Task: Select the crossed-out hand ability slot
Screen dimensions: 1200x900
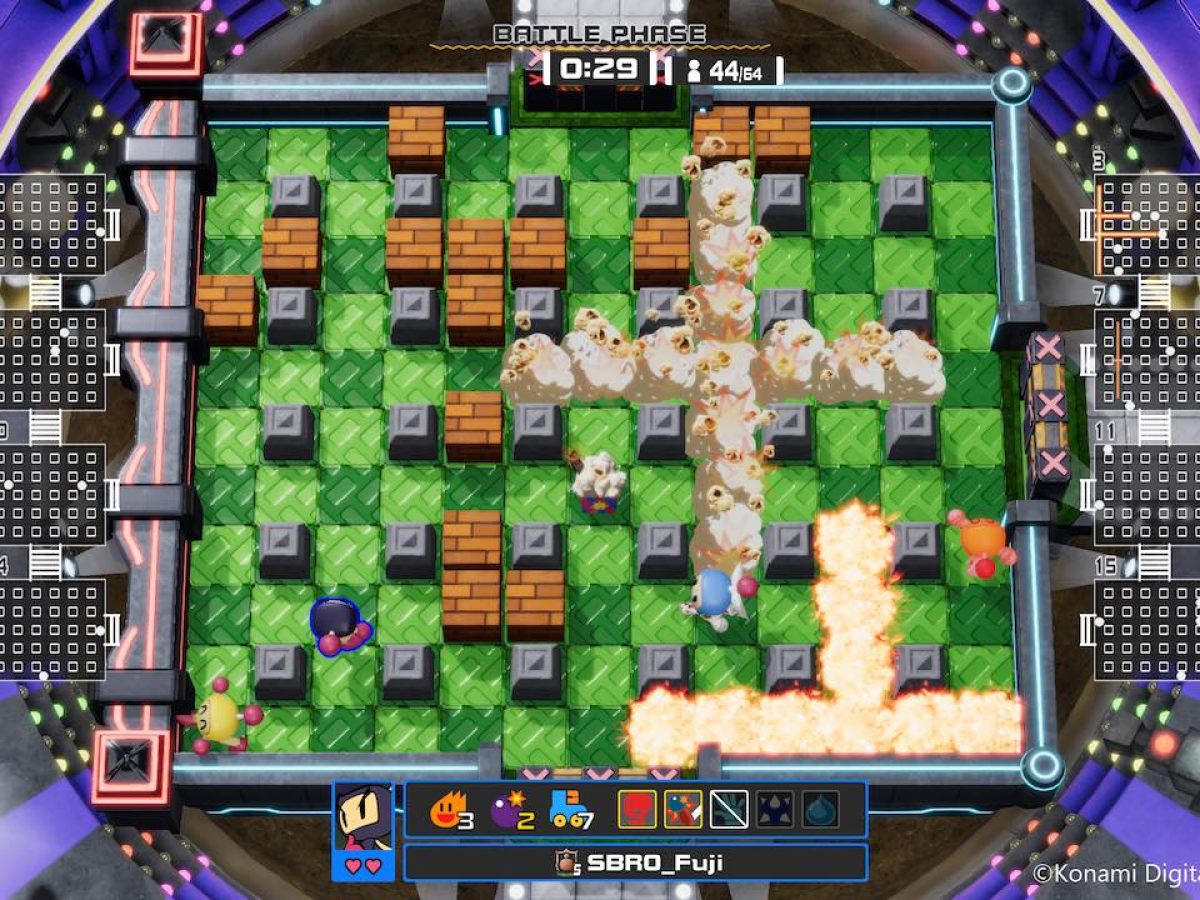Action: point(729,809)
